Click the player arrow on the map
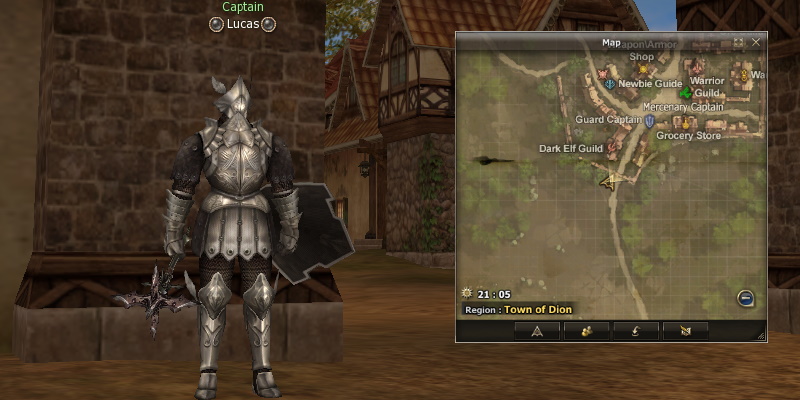800x400 pixels. (608, 181)
